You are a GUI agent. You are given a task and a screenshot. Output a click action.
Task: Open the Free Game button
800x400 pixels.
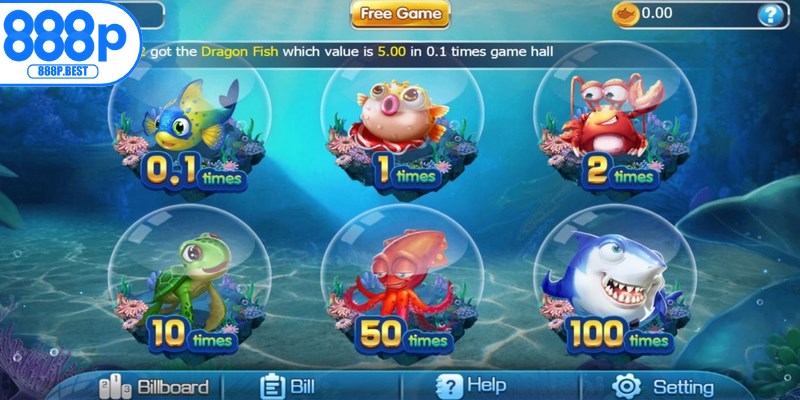(x=400, y=14)
